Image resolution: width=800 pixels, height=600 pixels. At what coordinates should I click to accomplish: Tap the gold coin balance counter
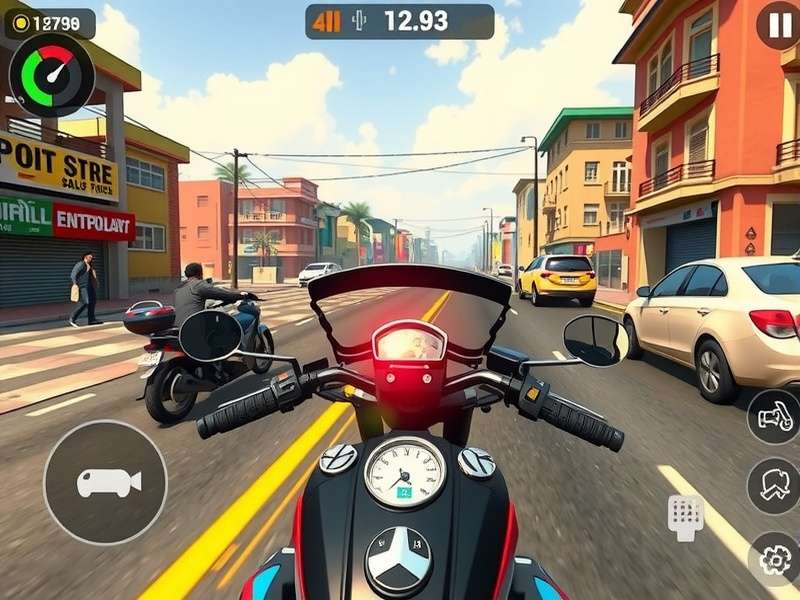[50, 22]
